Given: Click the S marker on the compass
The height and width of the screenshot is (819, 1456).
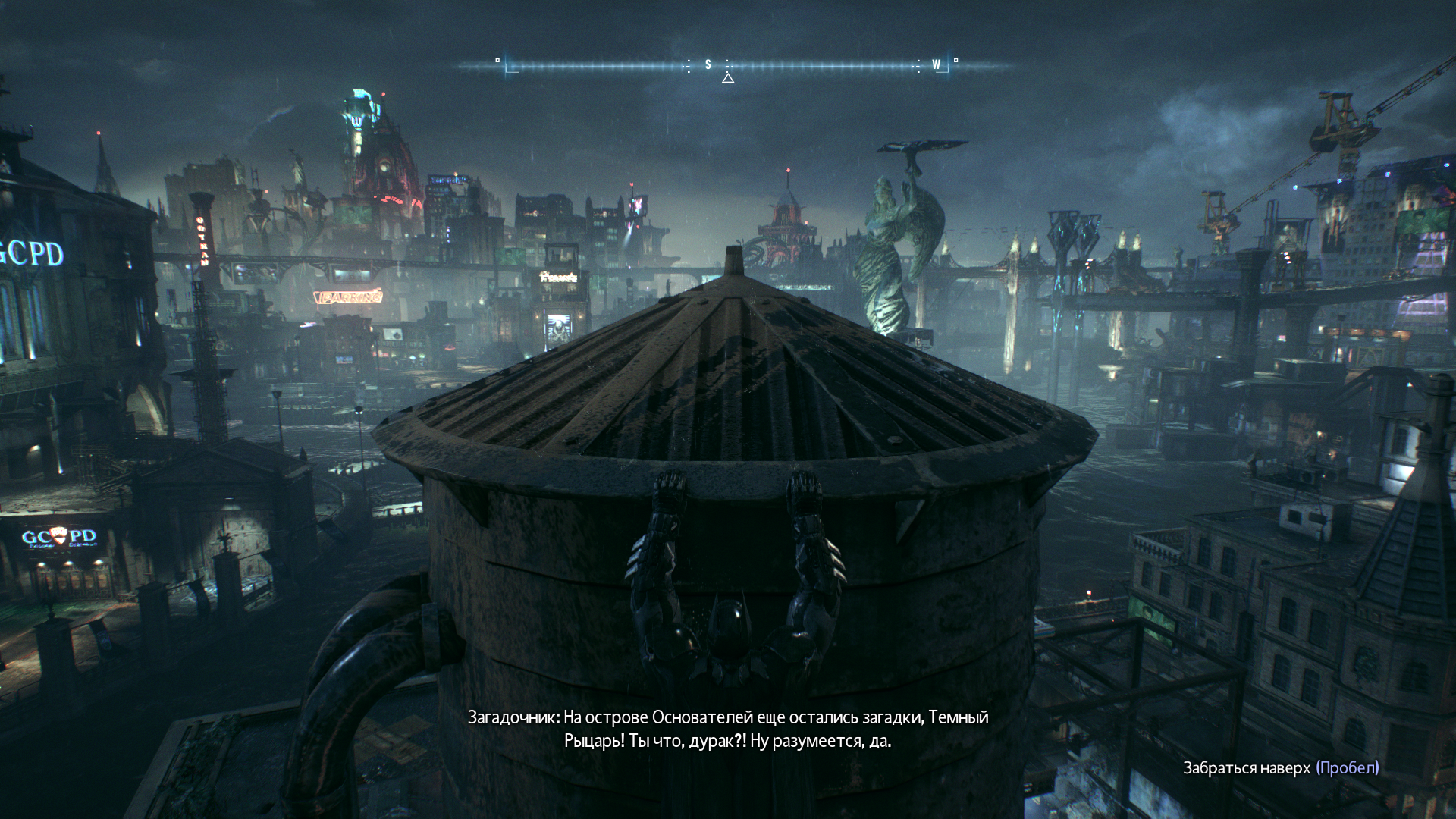Looking at the screenshot, I should click(708, 65).
